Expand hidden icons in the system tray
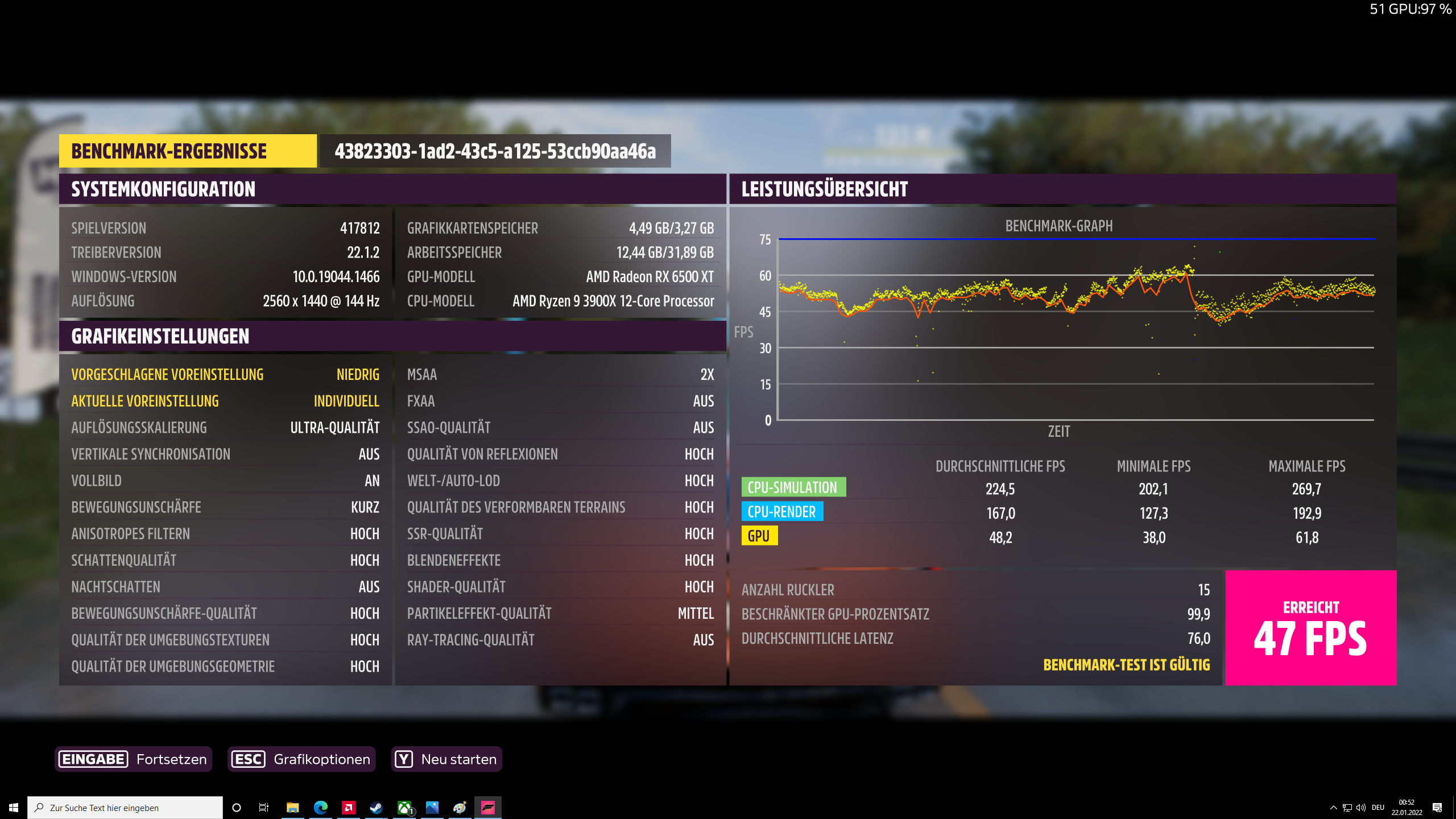This screenshot has width=1456, height=819. pos(1334,808)
